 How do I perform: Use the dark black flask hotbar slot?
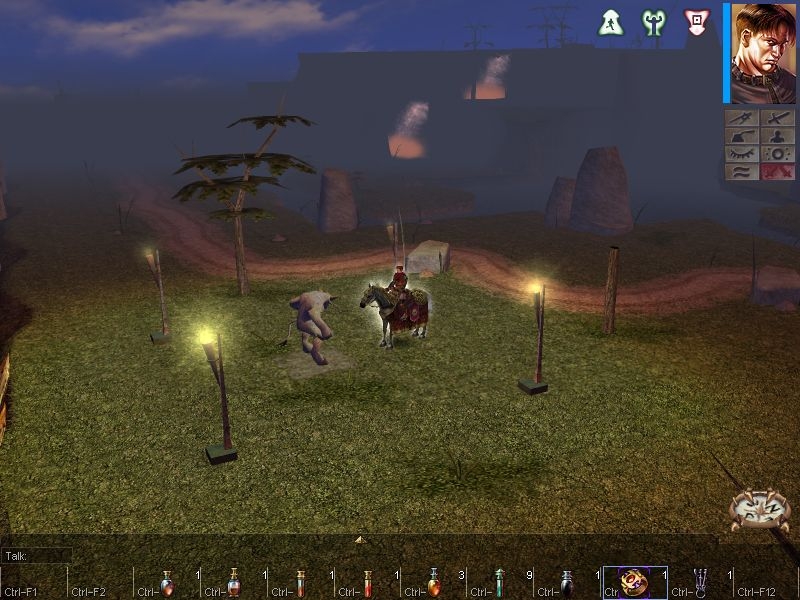pyautogui.click(x=567, y=583)
